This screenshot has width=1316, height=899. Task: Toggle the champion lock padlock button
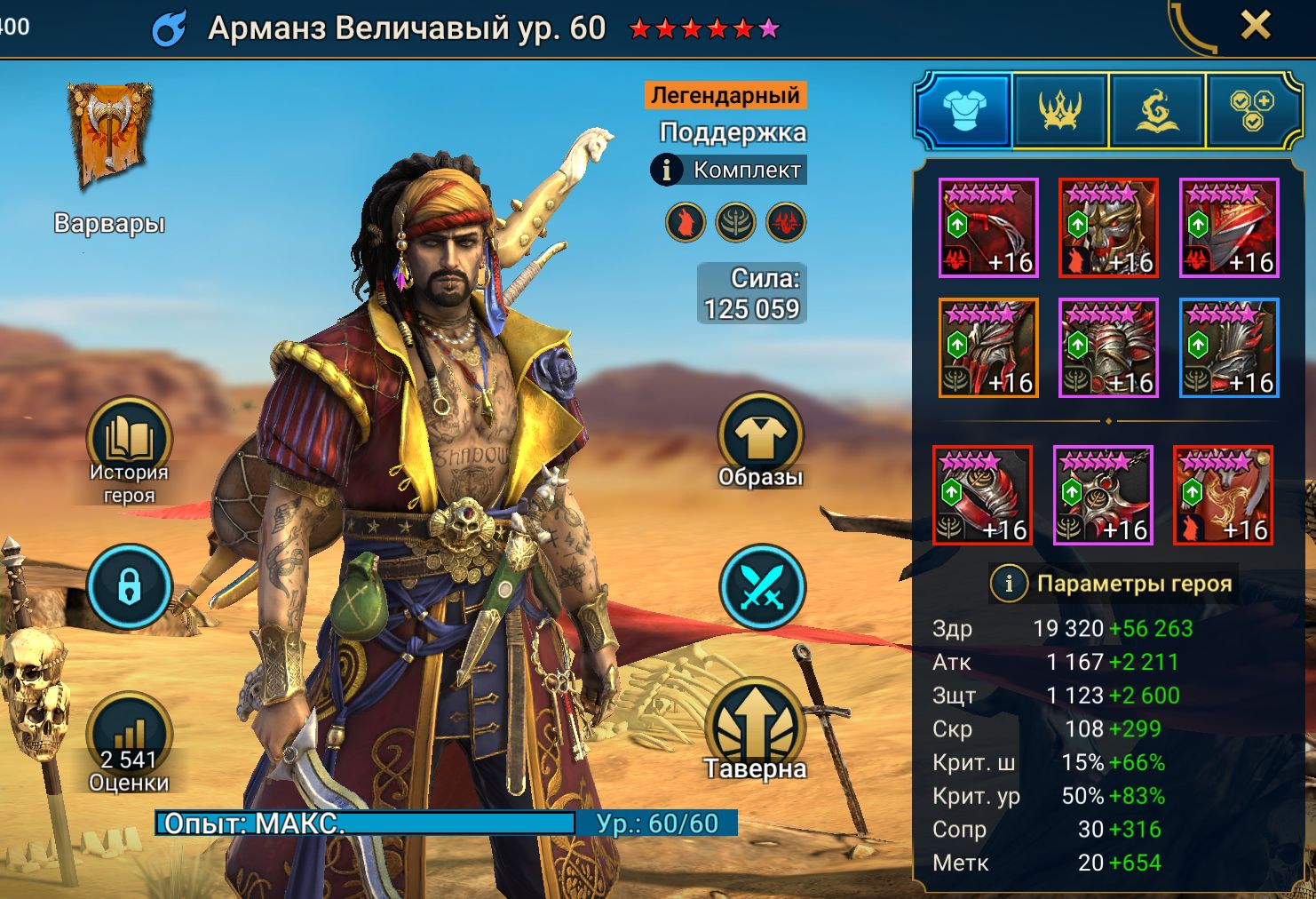[x=130, y=586]
